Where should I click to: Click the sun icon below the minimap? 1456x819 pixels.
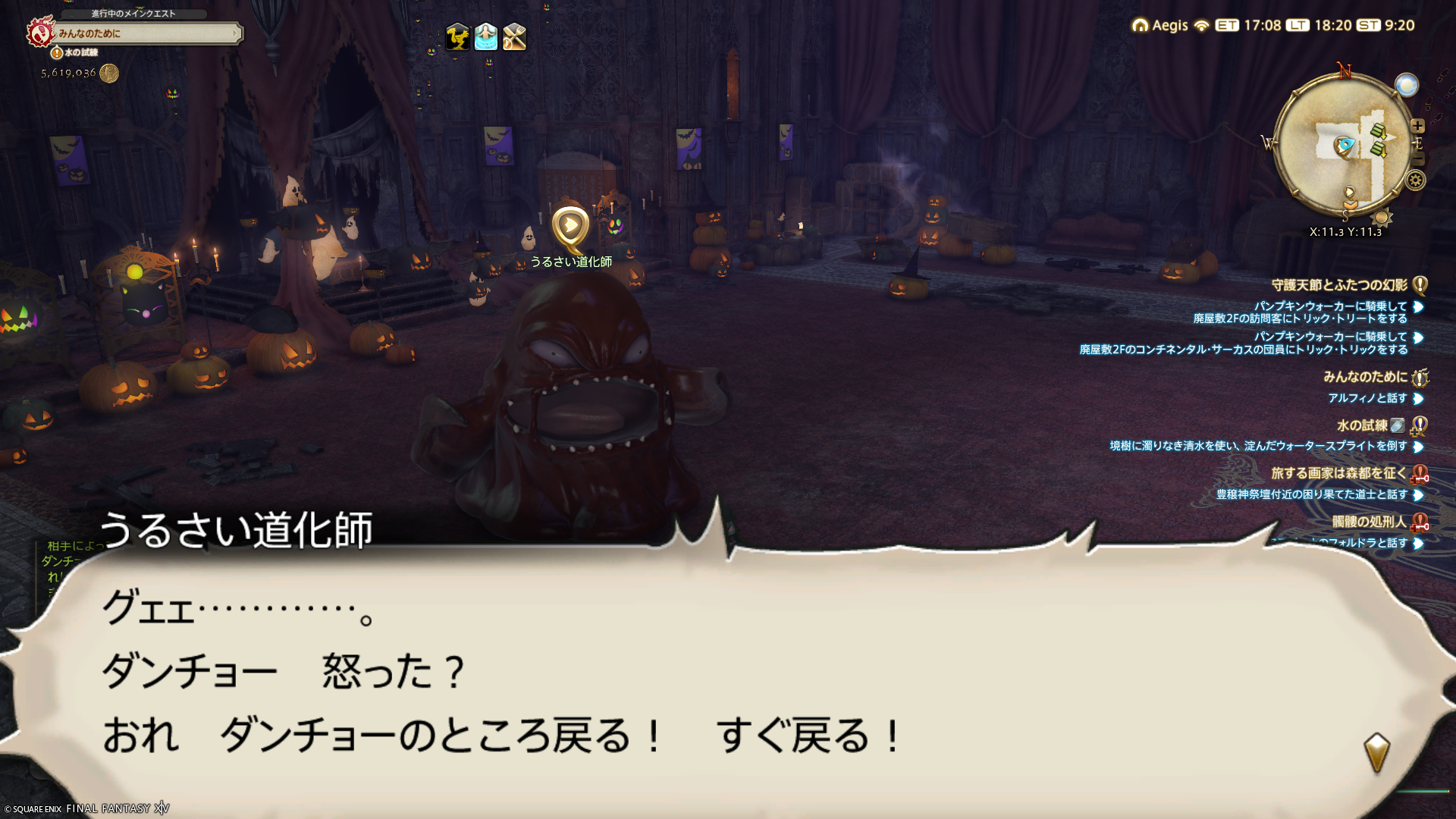point(1381,218)
